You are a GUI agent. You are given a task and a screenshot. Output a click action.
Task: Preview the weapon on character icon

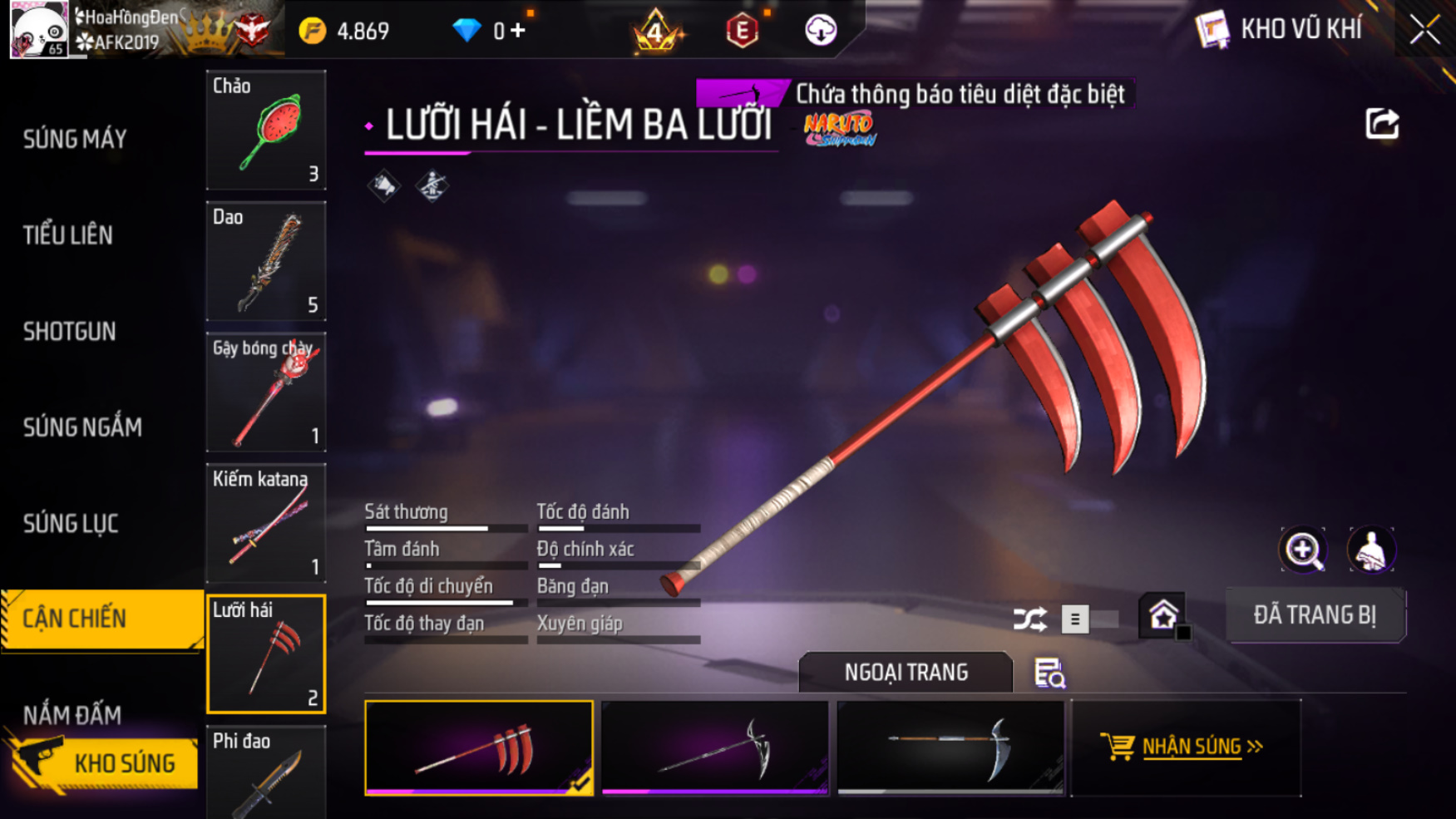pyautogui.click(x=1370, y=550)
